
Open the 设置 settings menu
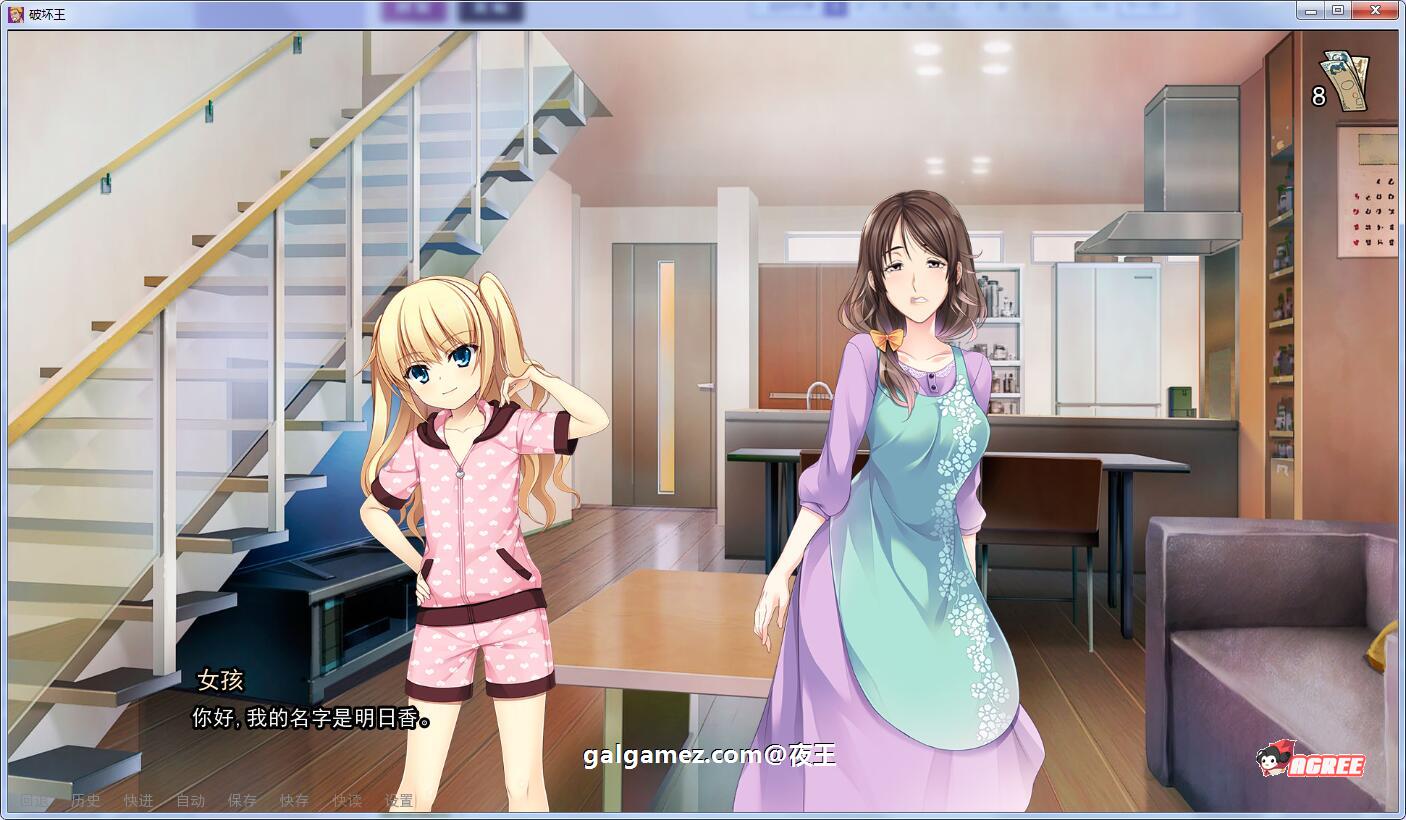pyautogui.click(x=400, y=801)
